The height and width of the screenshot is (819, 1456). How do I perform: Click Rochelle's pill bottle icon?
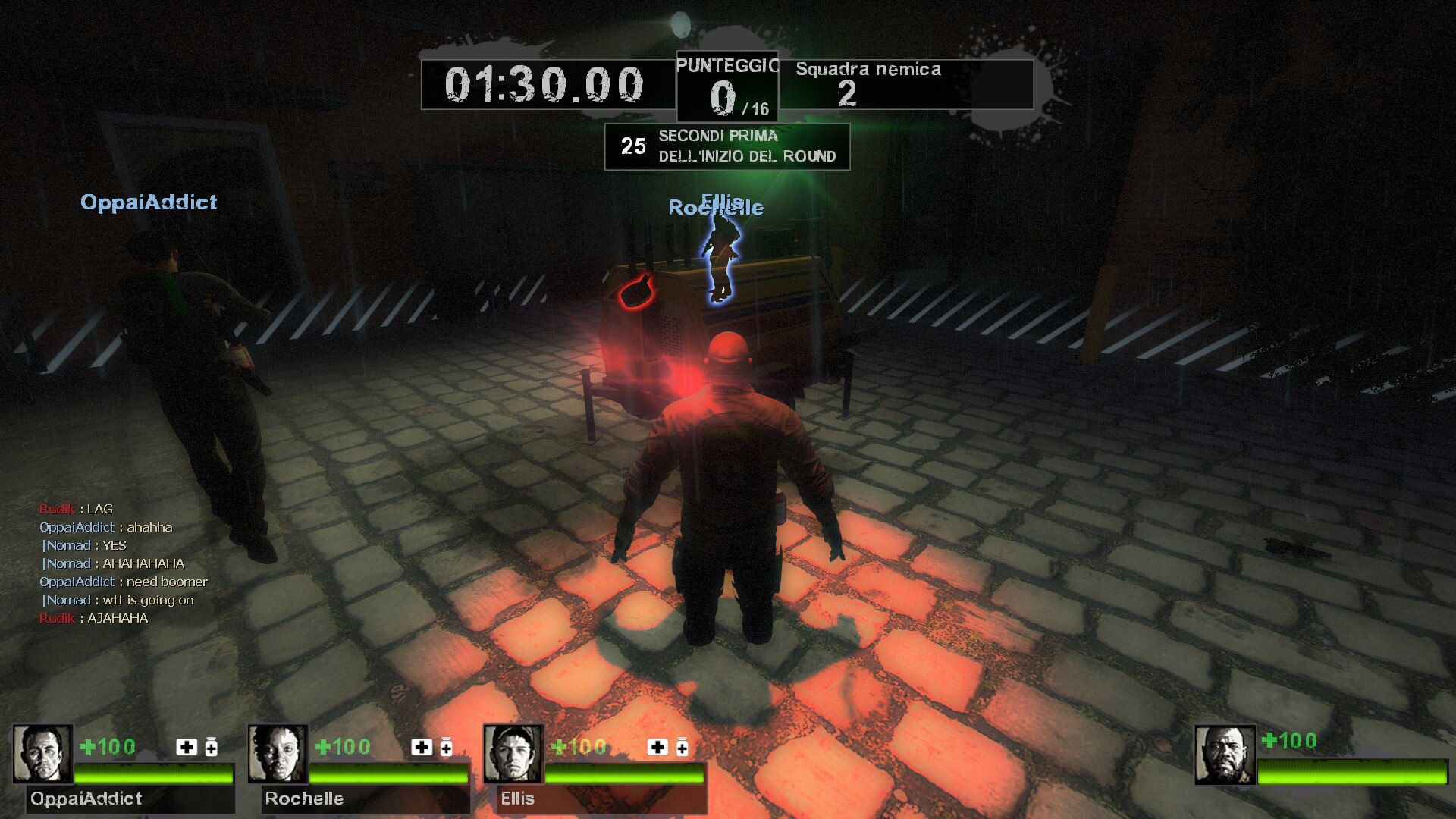pos(447,747)
